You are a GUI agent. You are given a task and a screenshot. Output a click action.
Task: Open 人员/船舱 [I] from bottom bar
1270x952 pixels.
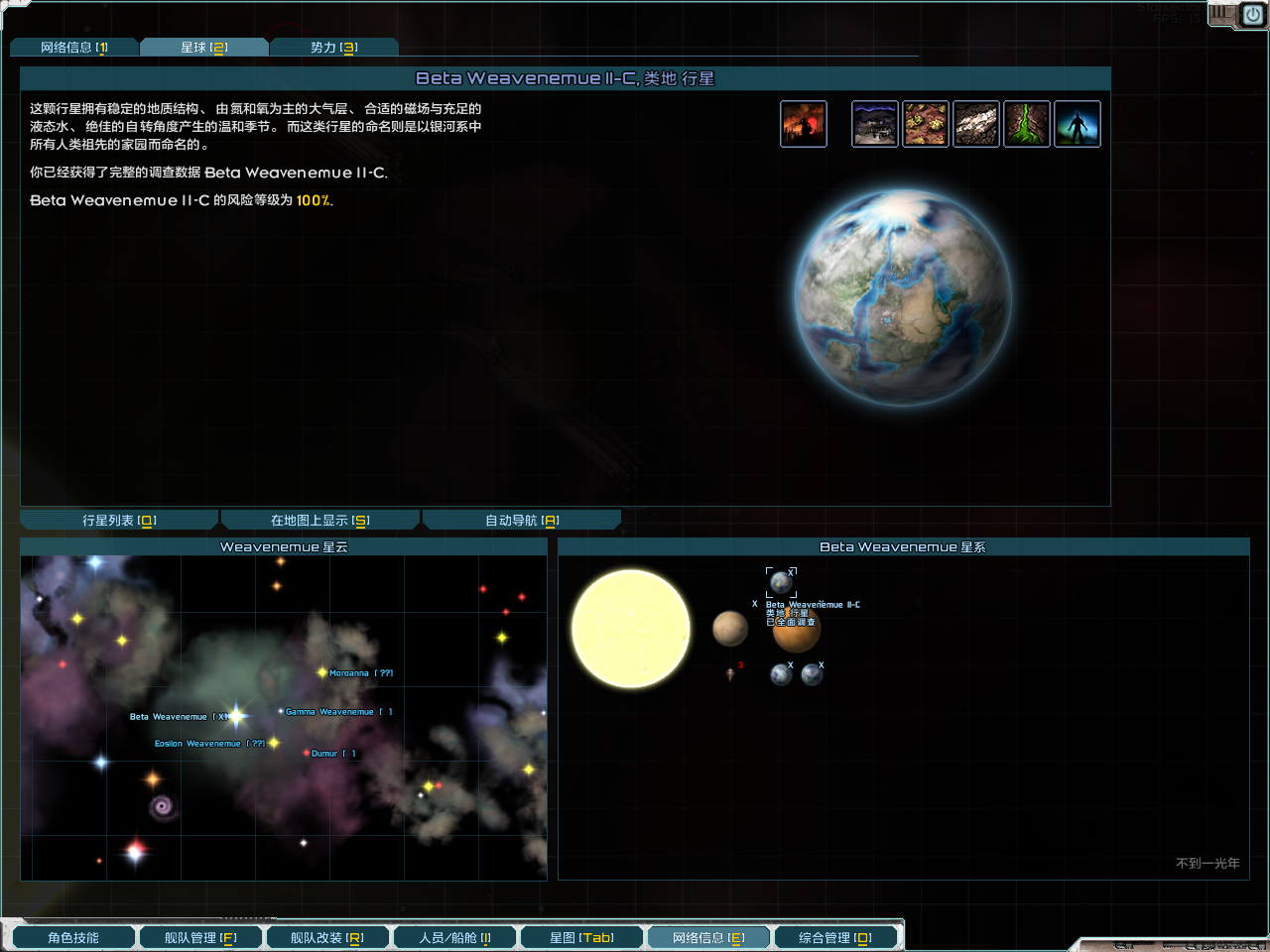click(454, 935)
